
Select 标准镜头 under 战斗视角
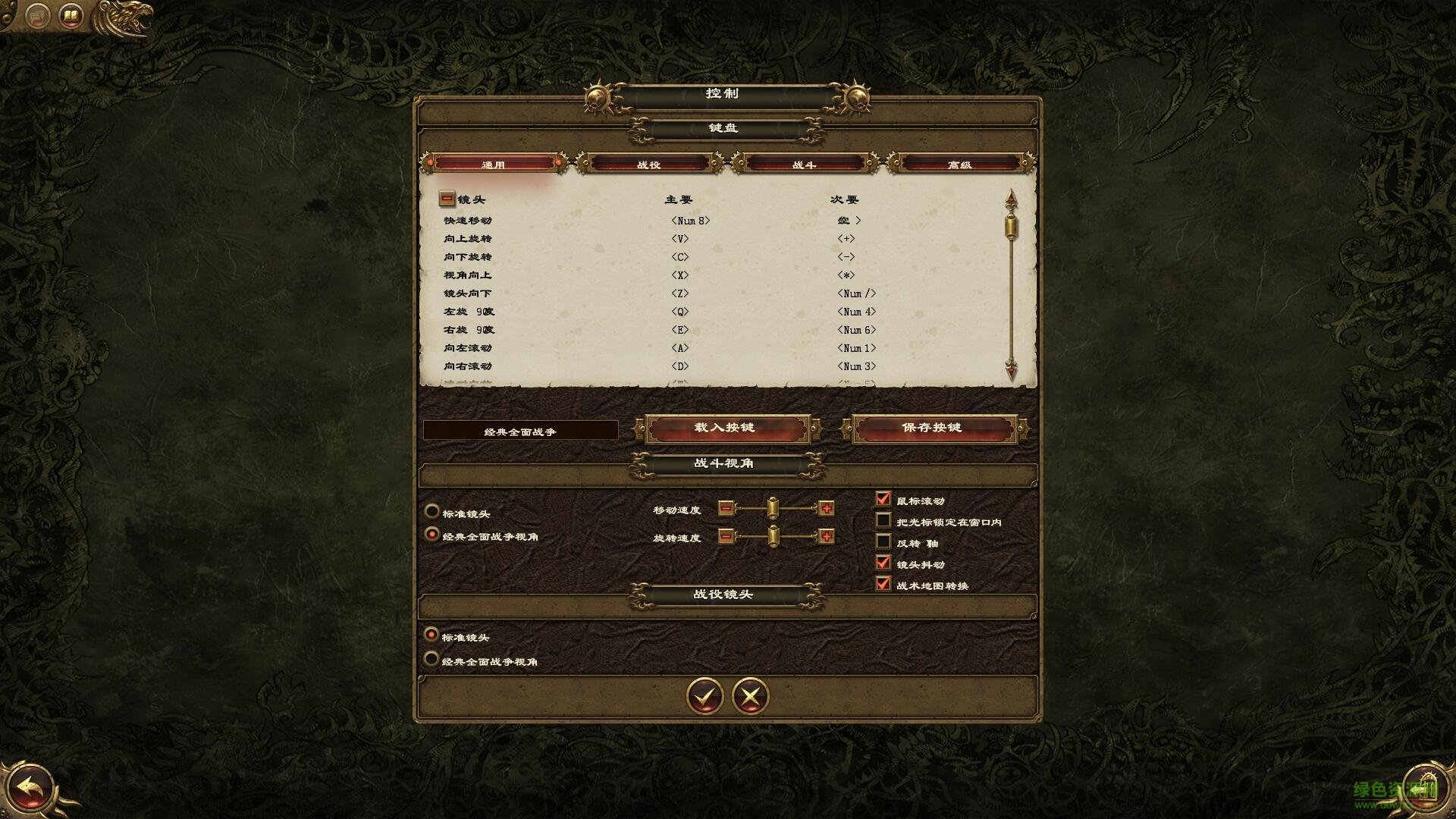point(433,512)
